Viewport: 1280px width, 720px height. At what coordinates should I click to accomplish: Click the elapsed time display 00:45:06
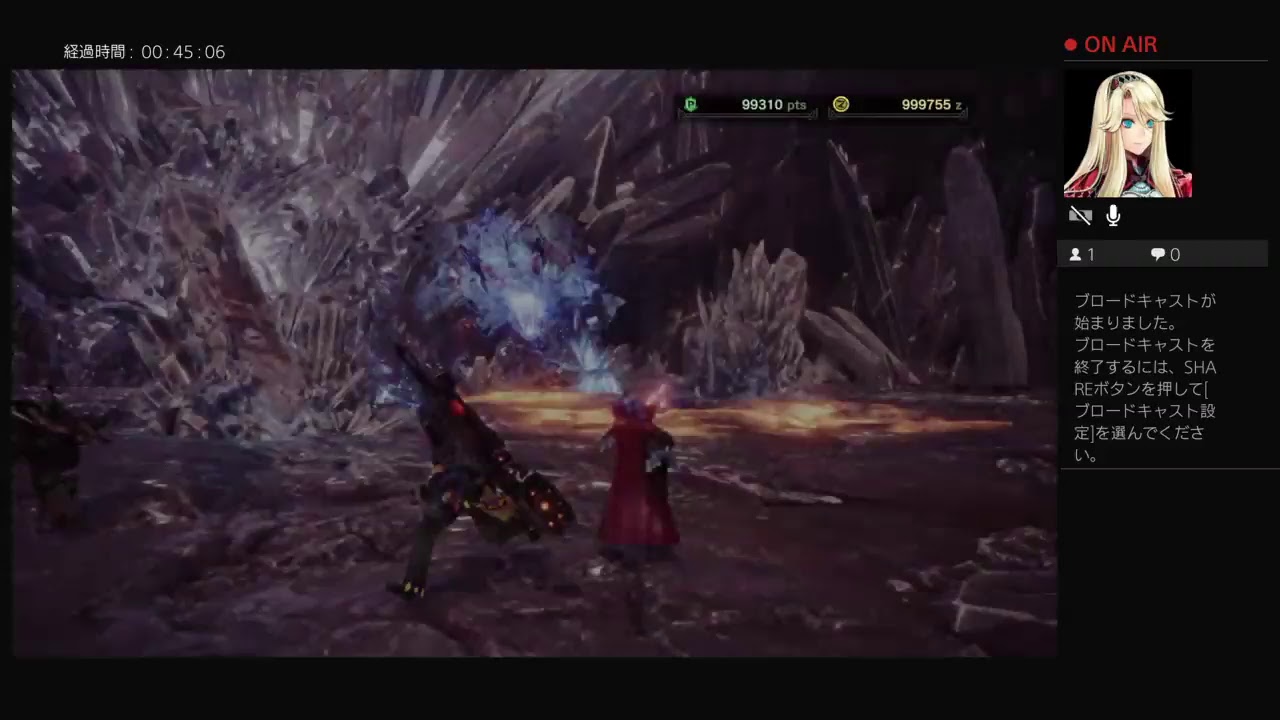pos(145,52)
